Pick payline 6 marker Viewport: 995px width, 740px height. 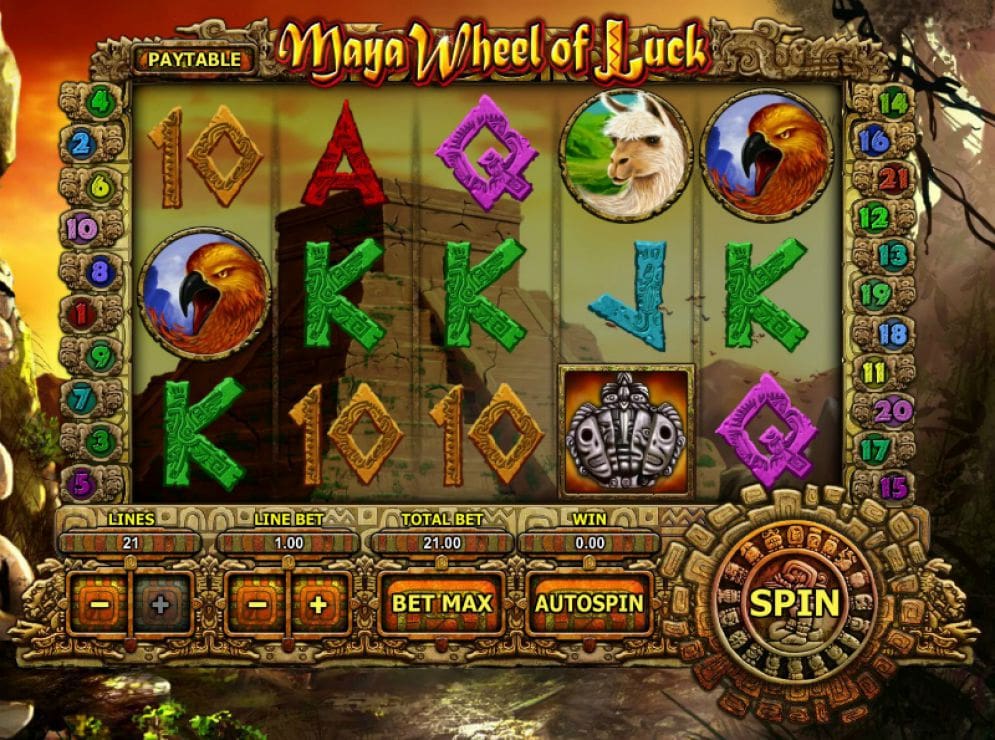coord(100,186)
